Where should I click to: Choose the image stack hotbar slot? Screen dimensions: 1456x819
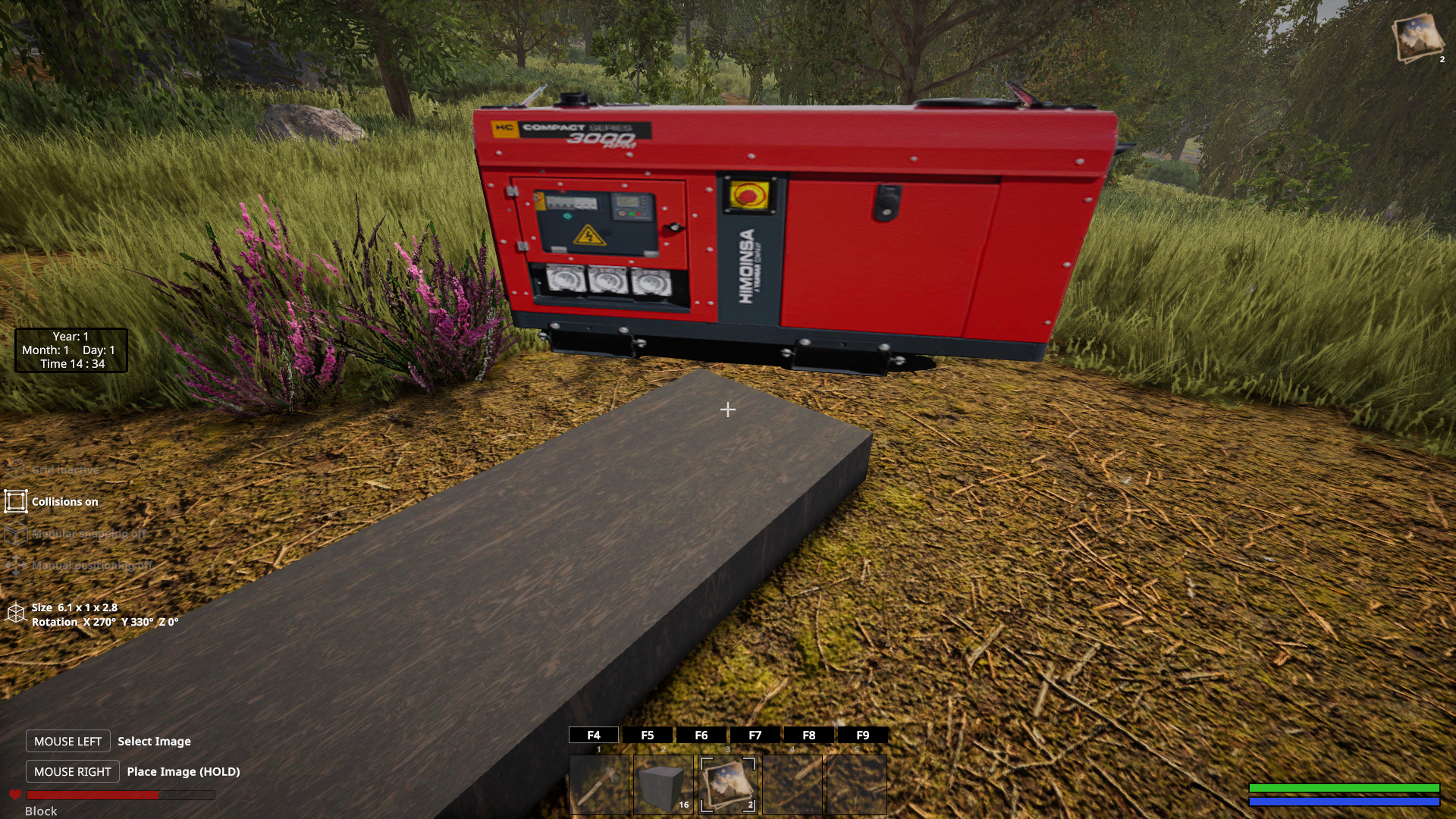click(x=728, y=785)
